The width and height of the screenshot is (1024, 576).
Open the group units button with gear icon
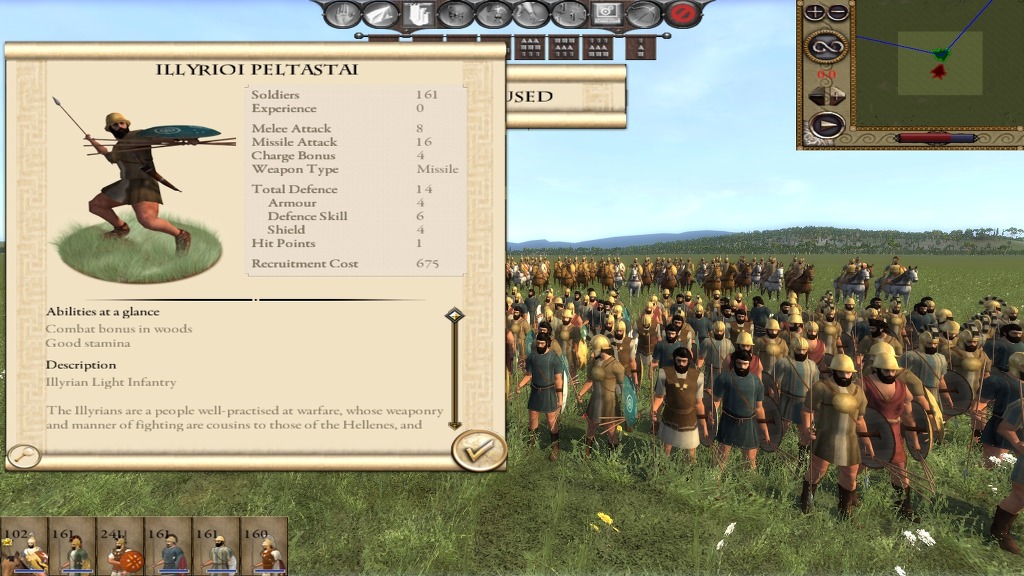[605, 14]
